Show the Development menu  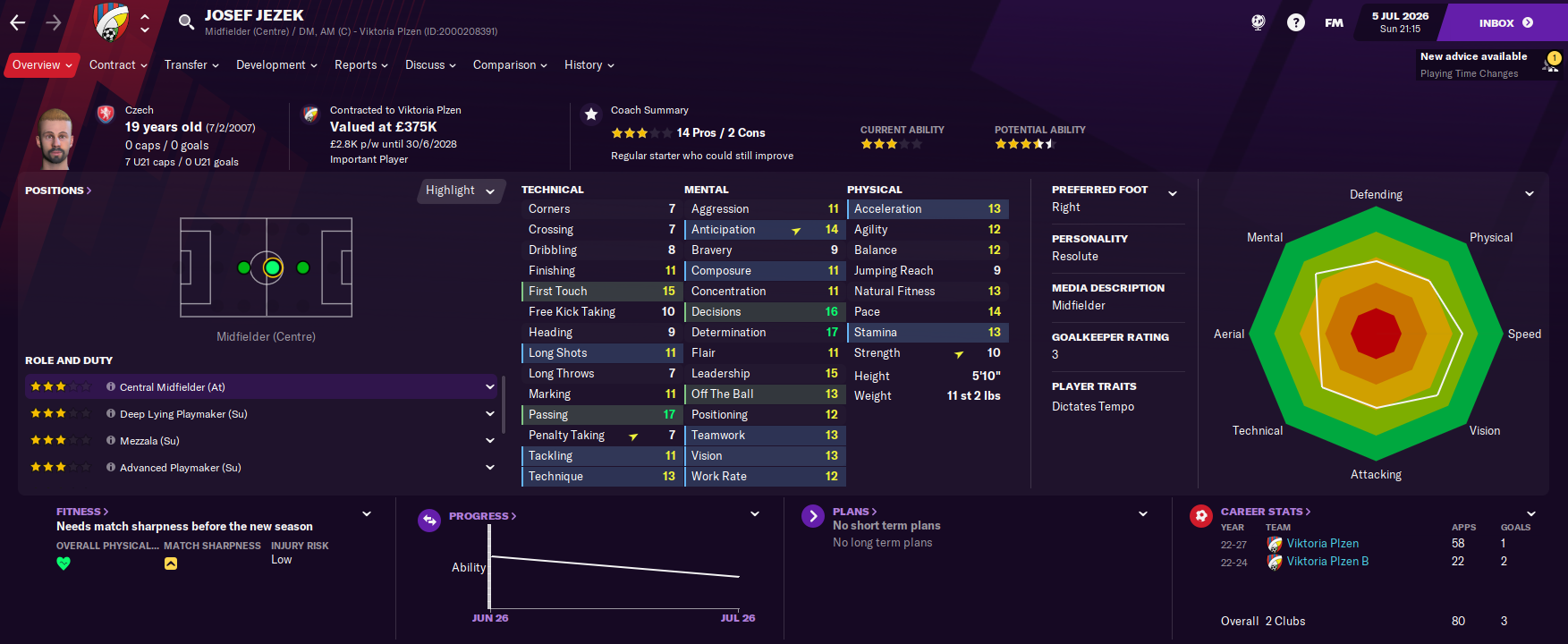tap(276, 65)
